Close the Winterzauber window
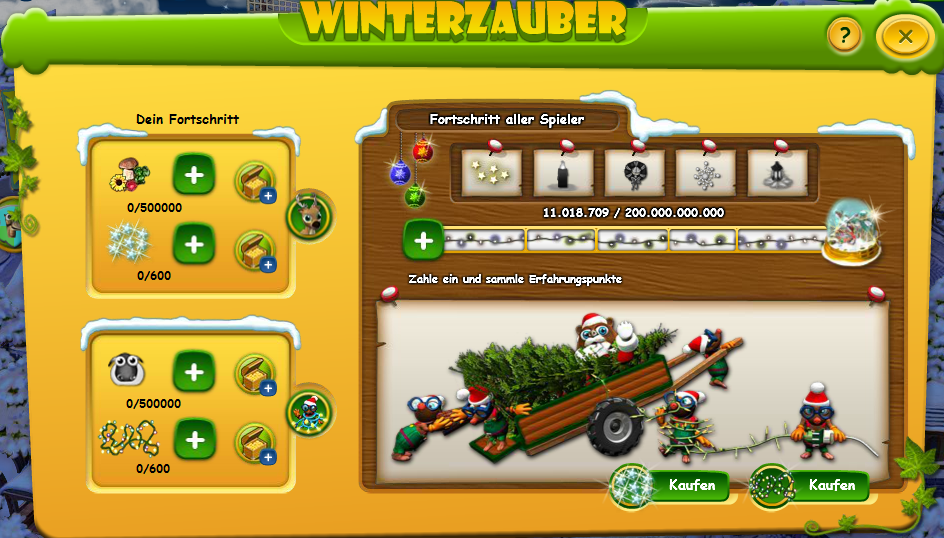This screenshot has height=538, width=944. click(905, 37)
